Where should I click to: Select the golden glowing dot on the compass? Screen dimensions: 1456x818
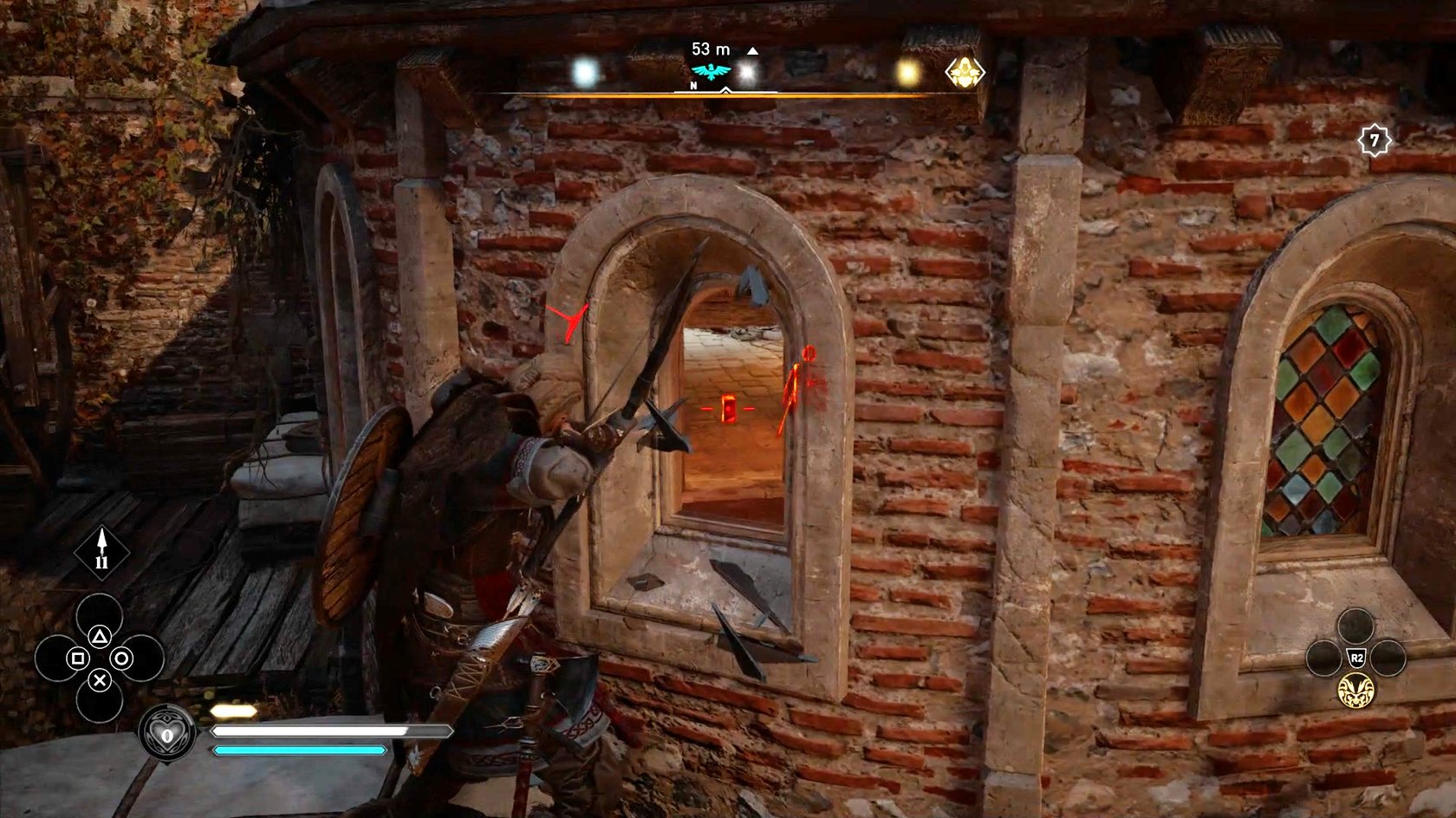(907, 73)
